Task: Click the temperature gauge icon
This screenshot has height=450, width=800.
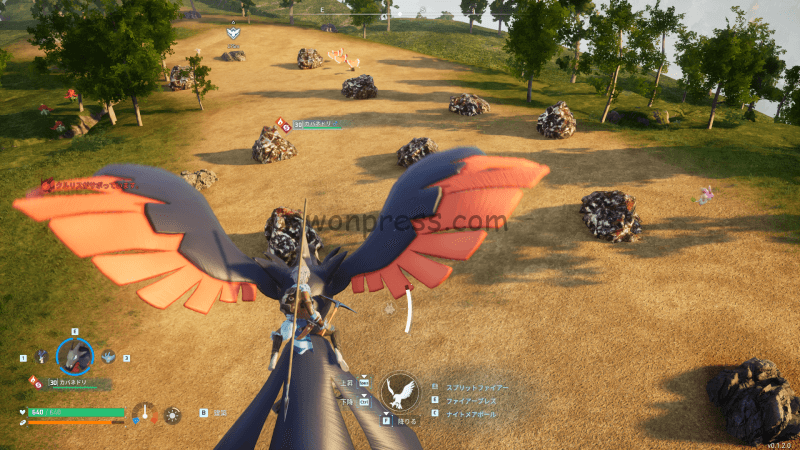Action: 146,412
